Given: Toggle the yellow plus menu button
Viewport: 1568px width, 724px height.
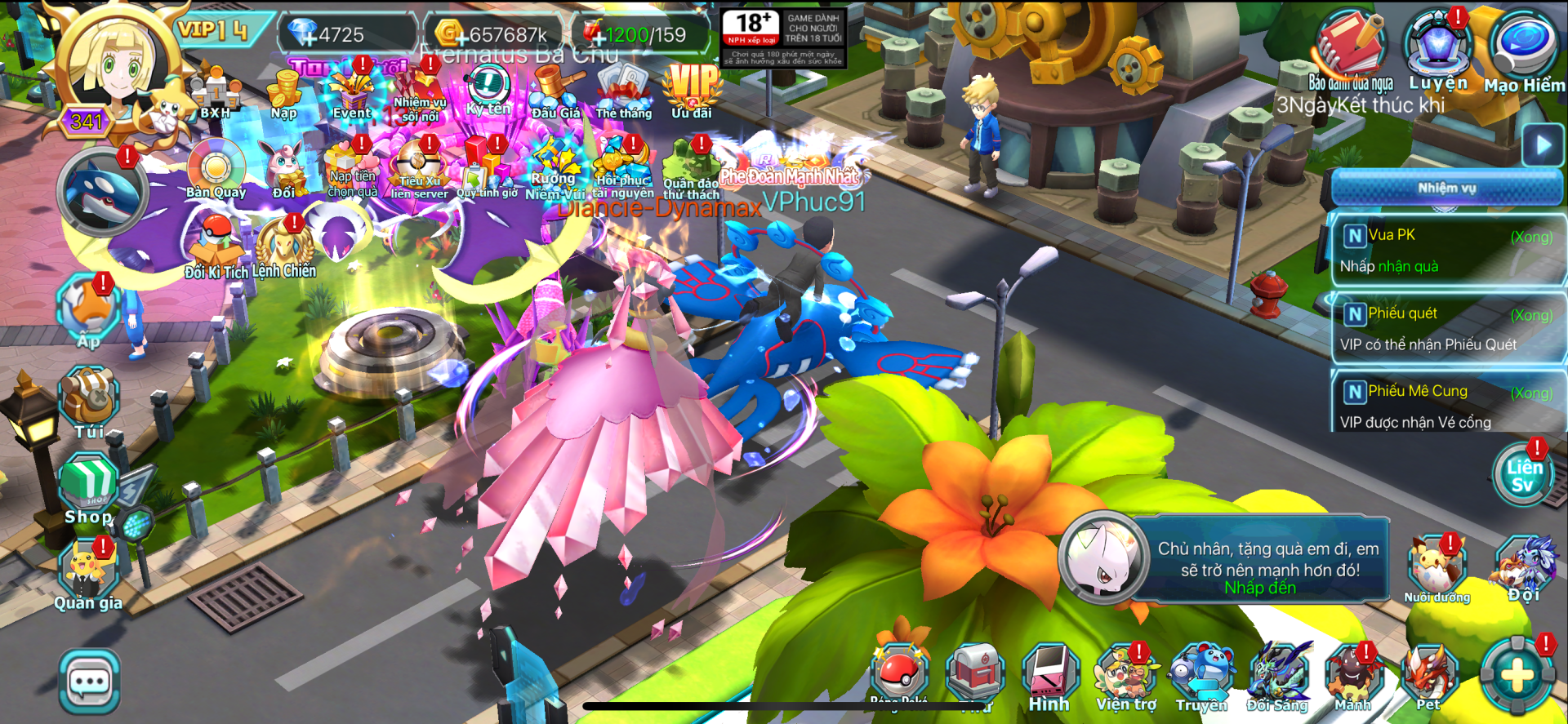Looking at the screenshot, I should [x=1518, y=676].
